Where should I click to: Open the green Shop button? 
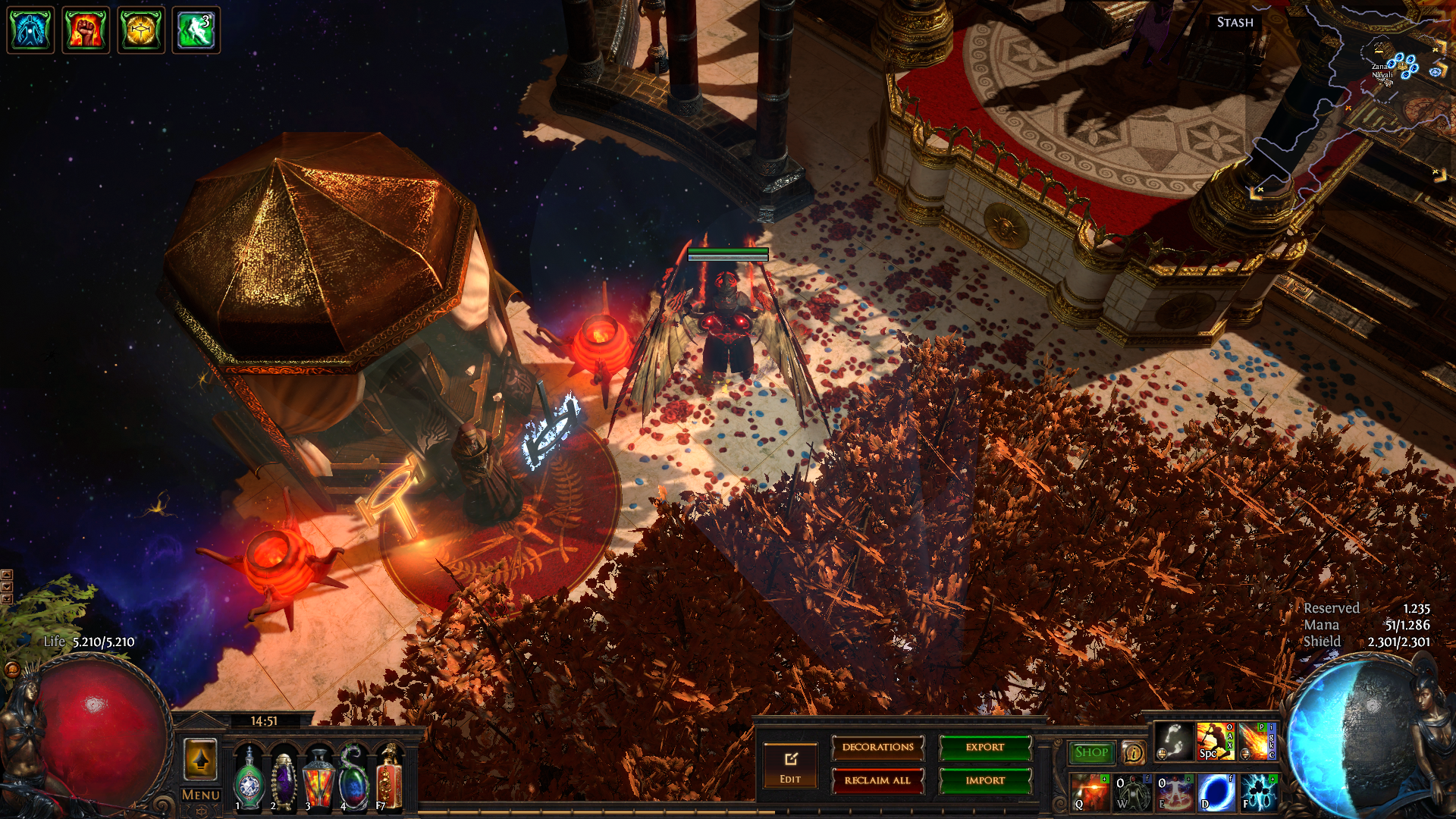pyautogui.click(x=1091, y=752)
